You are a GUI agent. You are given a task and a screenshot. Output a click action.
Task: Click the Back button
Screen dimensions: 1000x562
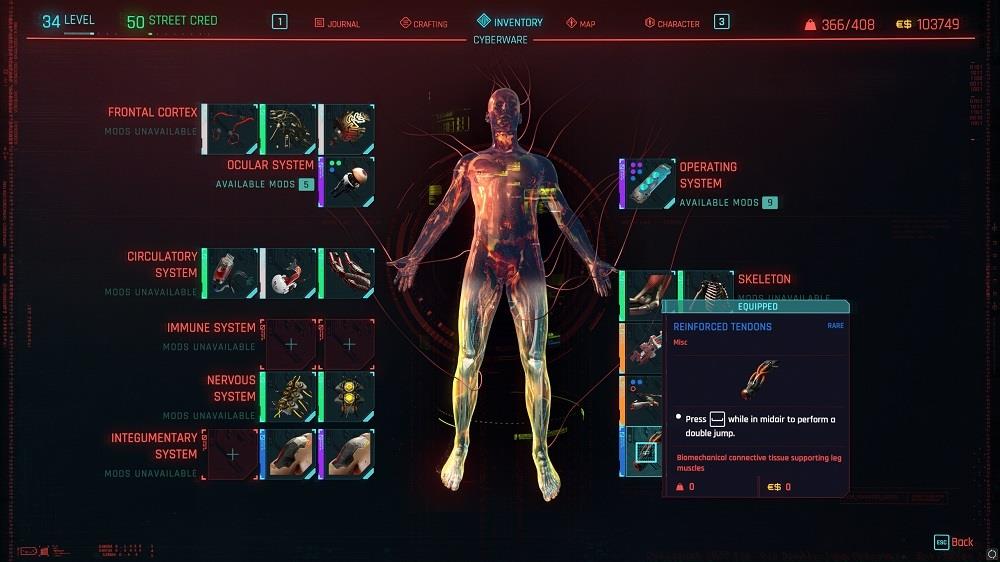click(x=953, y=542)
